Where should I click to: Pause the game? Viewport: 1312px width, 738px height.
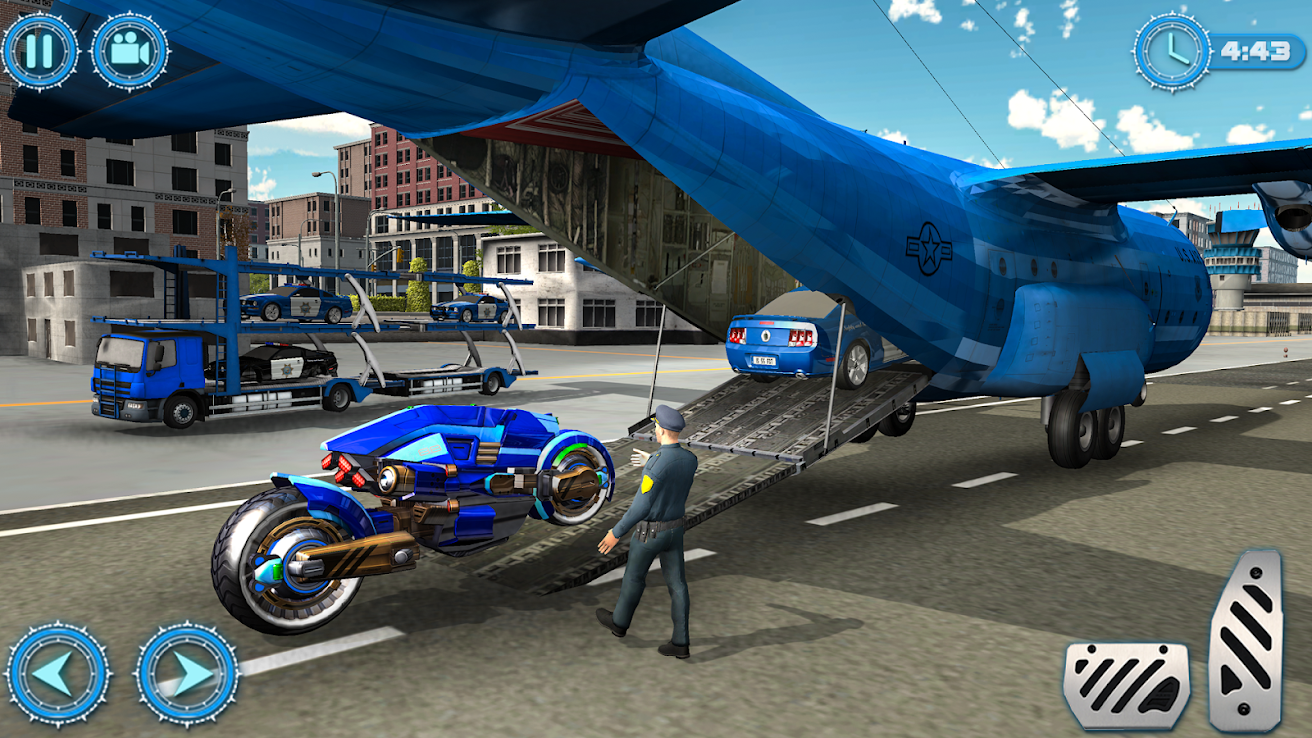(x=39, y=52)
